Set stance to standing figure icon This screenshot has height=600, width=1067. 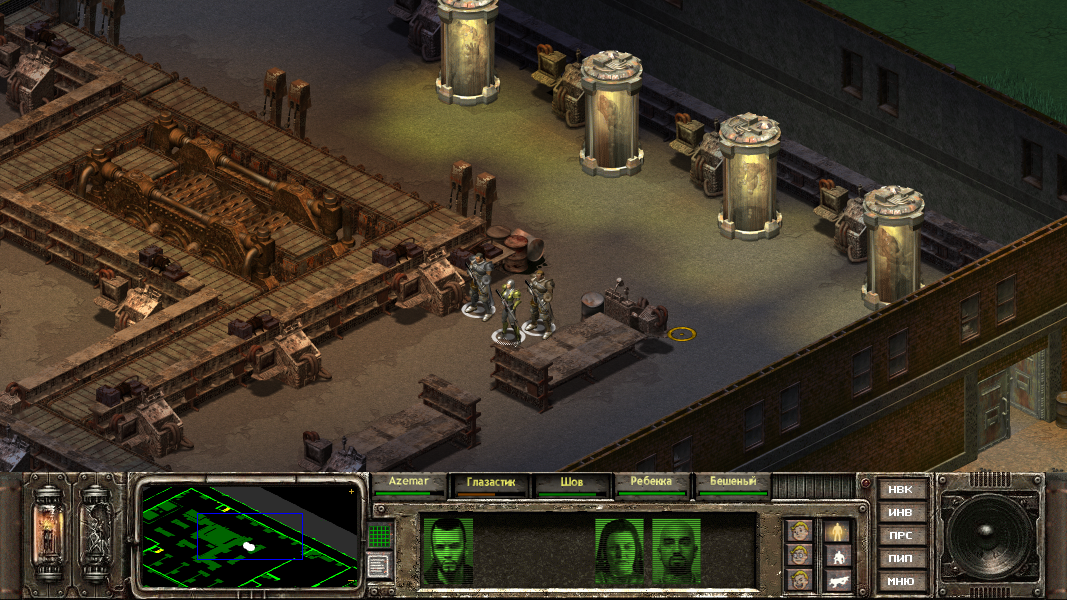click(x=837, y=531)
